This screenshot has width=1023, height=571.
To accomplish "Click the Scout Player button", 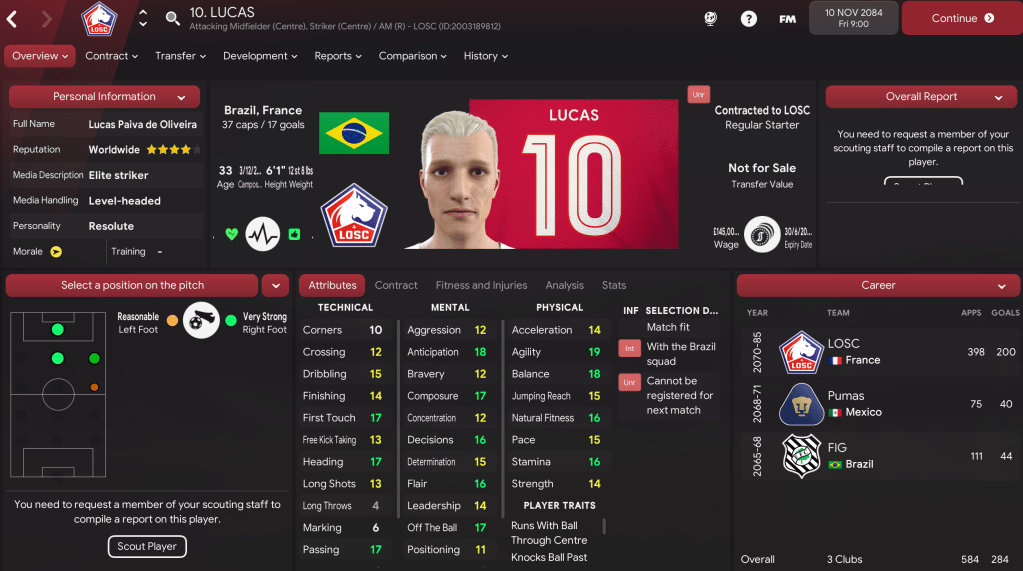I will (x=146, y=547).
